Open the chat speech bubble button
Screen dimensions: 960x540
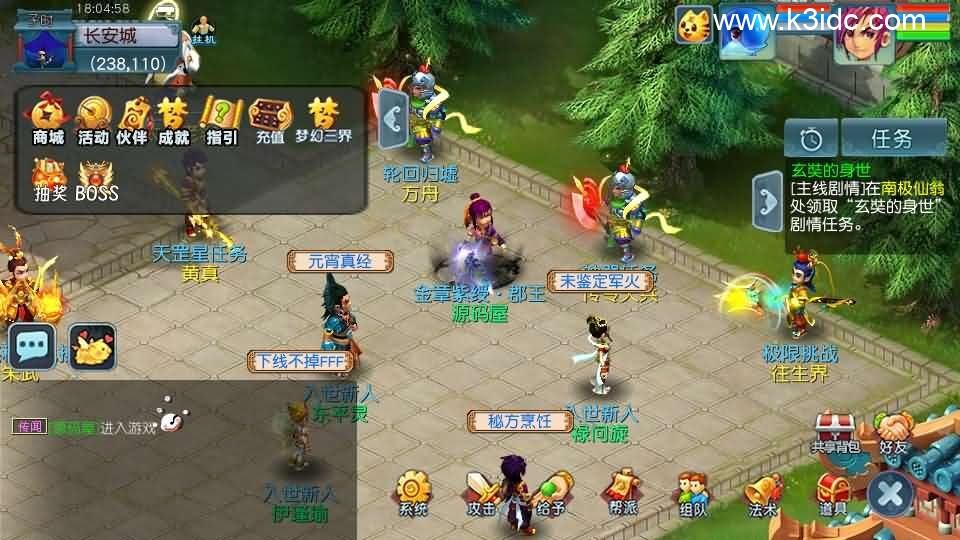(x=32, y=346)
